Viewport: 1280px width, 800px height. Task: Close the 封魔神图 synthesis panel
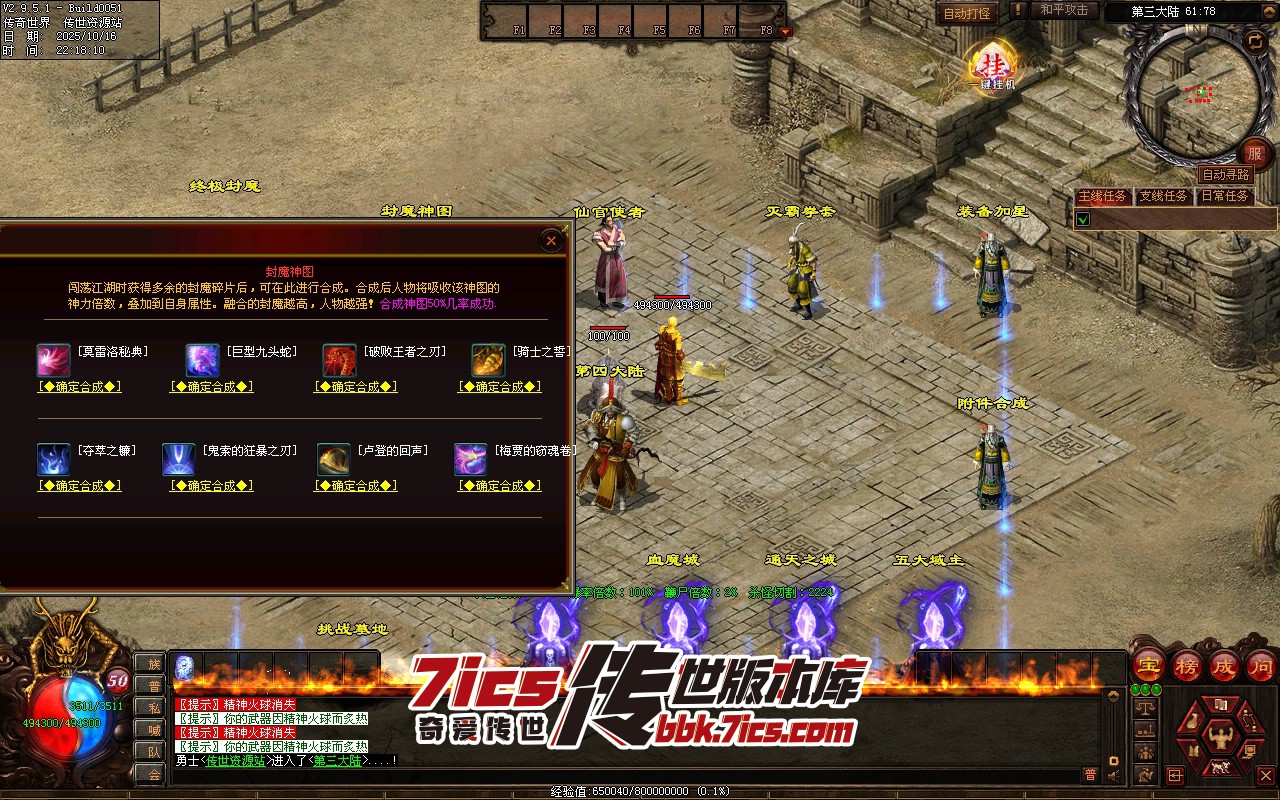pos(551,240)
